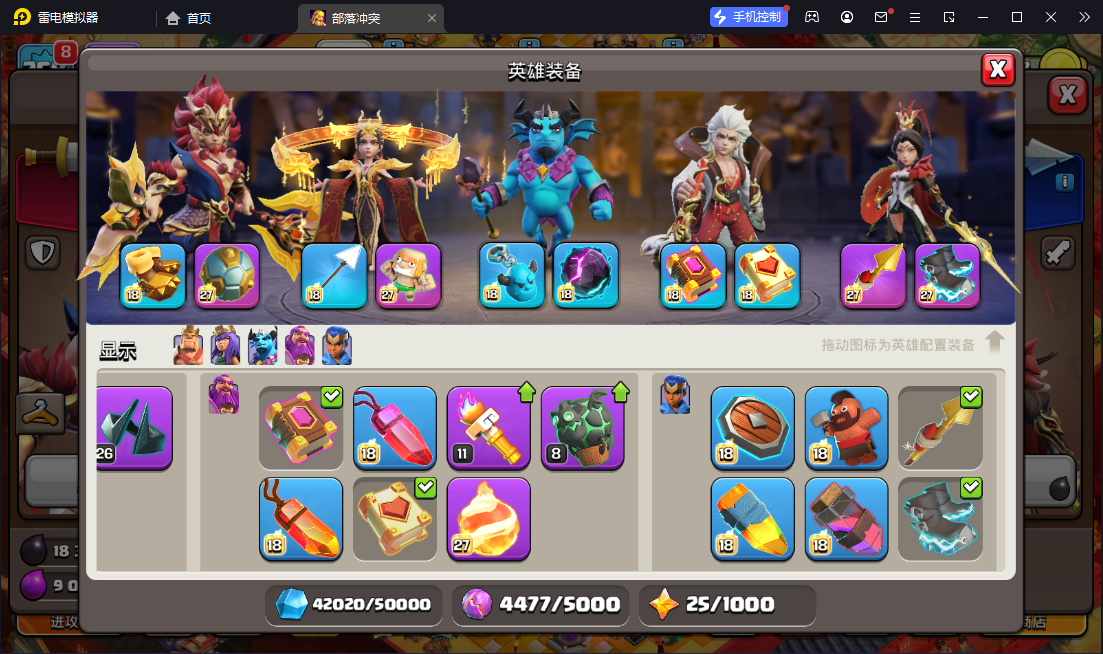This screenshot has width=1103, height=654.
Task: Select Minion Prince's henchmen puppet slot
Action: point(512,275)
